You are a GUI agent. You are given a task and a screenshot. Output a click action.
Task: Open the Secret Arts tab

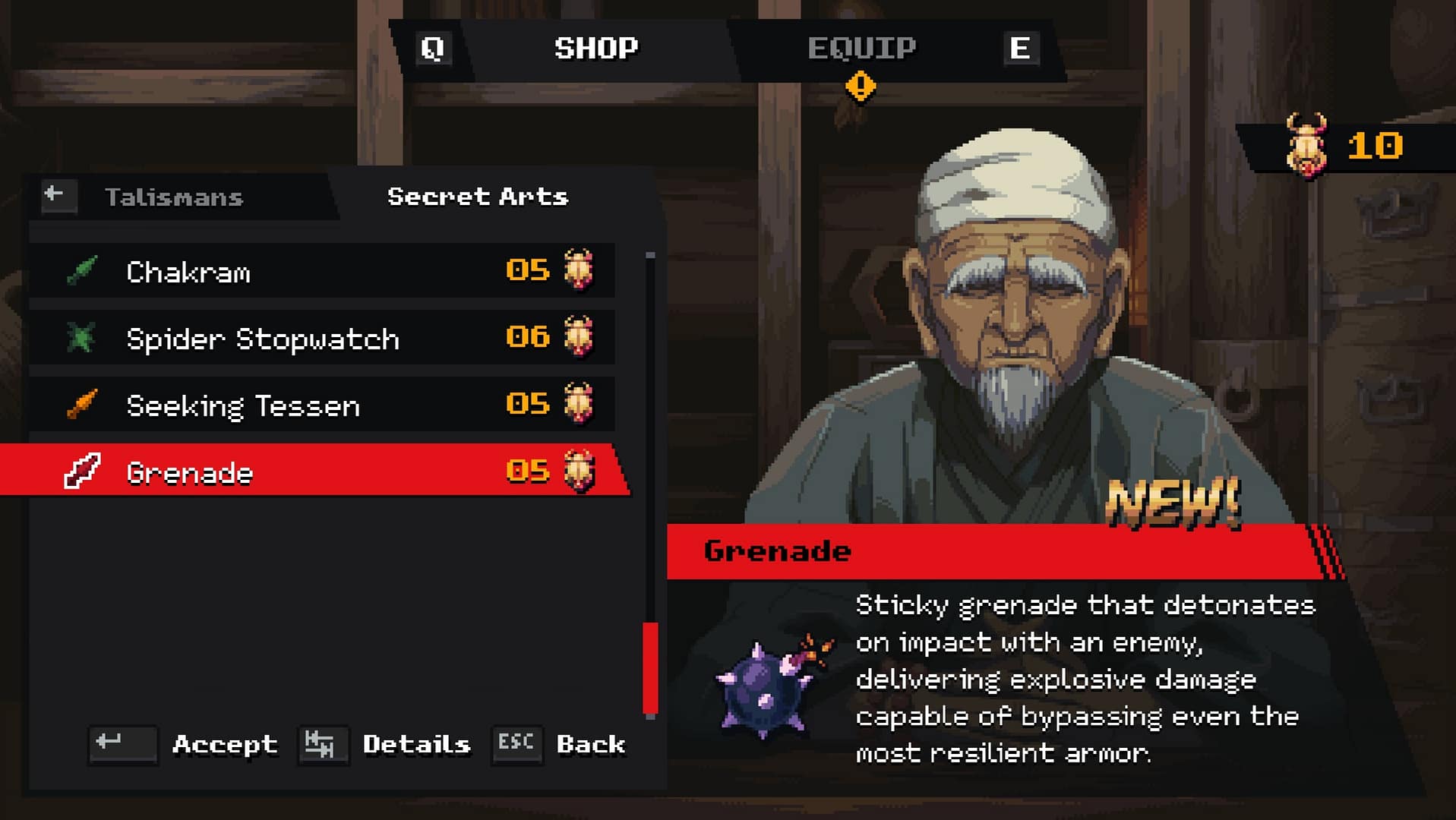477,197
